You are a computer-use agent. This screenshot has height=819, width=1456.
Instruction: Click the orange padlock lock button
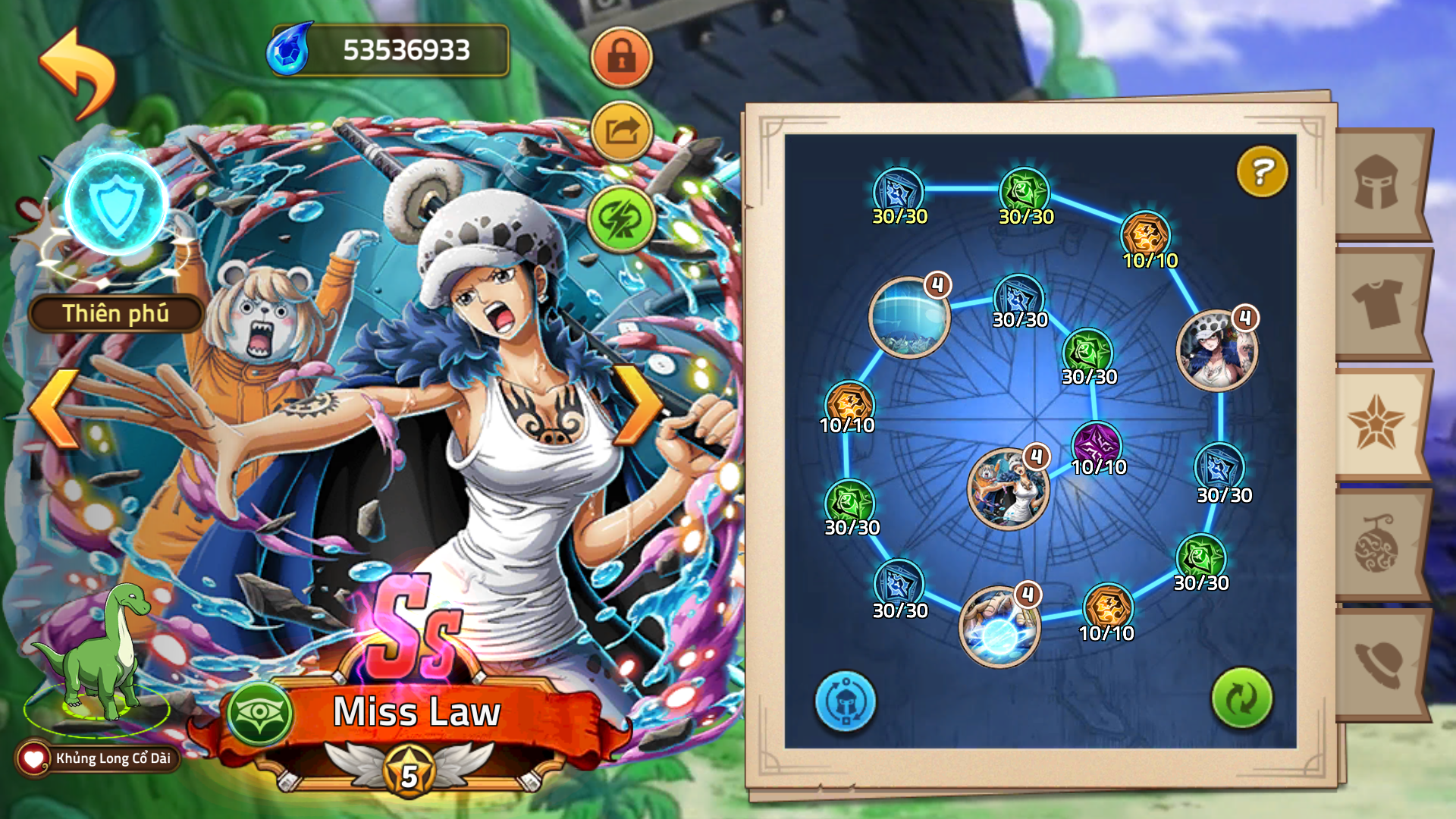(x=621, y=57)
